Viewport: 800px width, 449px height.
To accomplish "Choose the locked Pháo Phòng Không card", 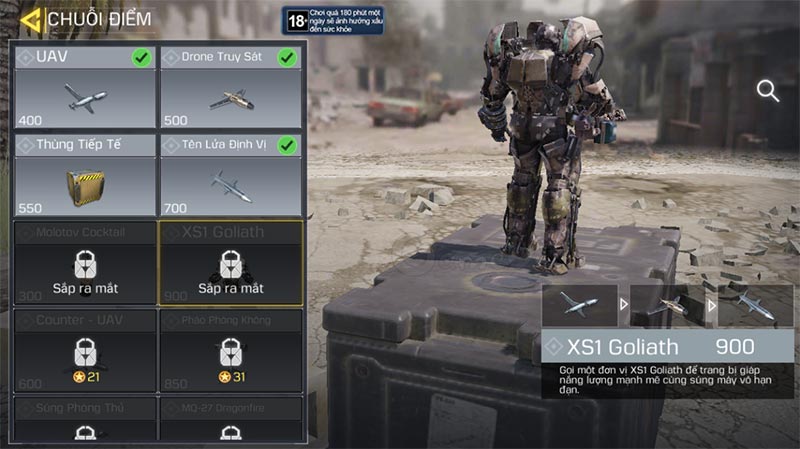I will (231, 350).
